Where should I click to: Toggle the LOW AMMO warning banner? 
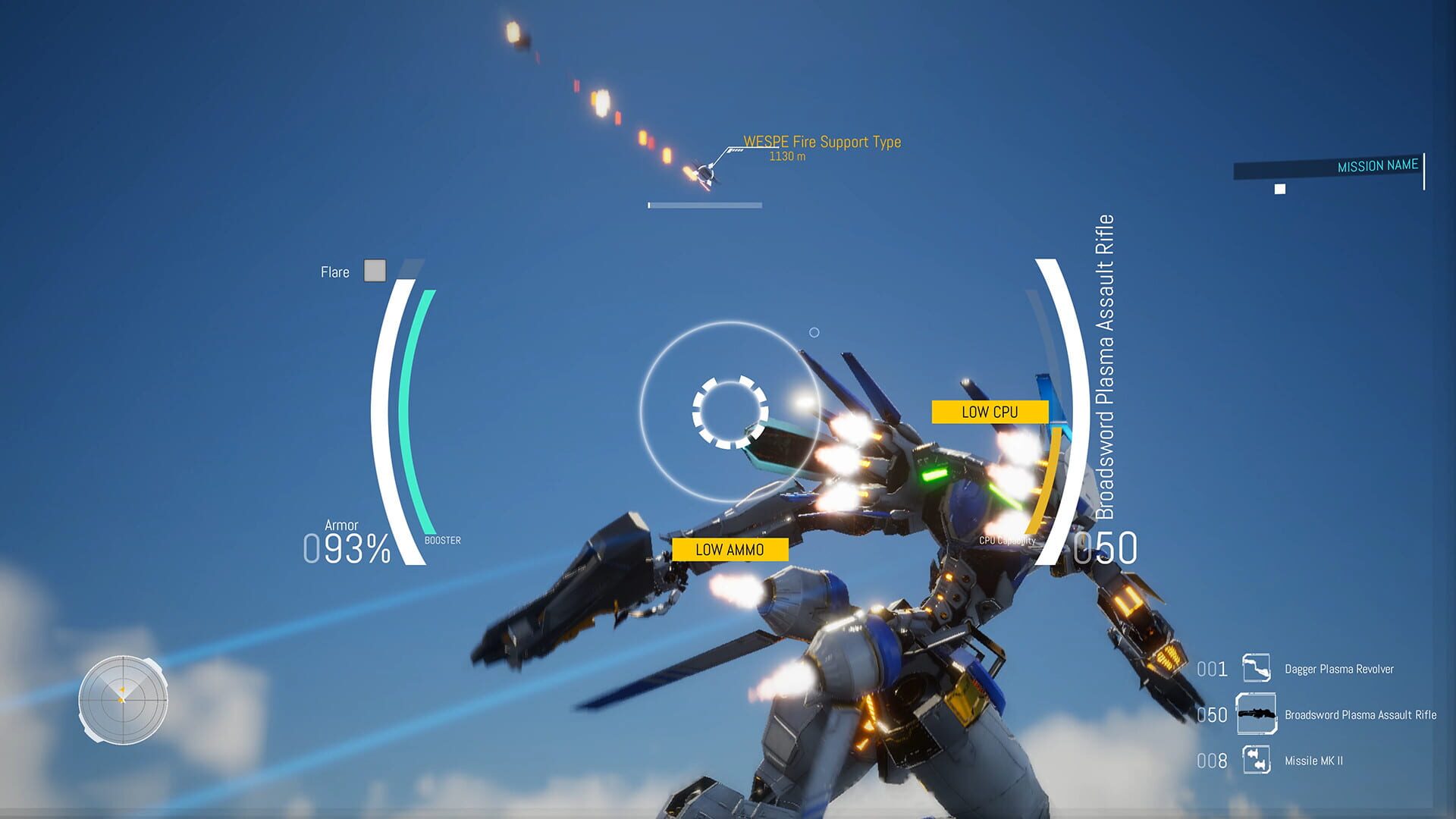coord(731,549)
